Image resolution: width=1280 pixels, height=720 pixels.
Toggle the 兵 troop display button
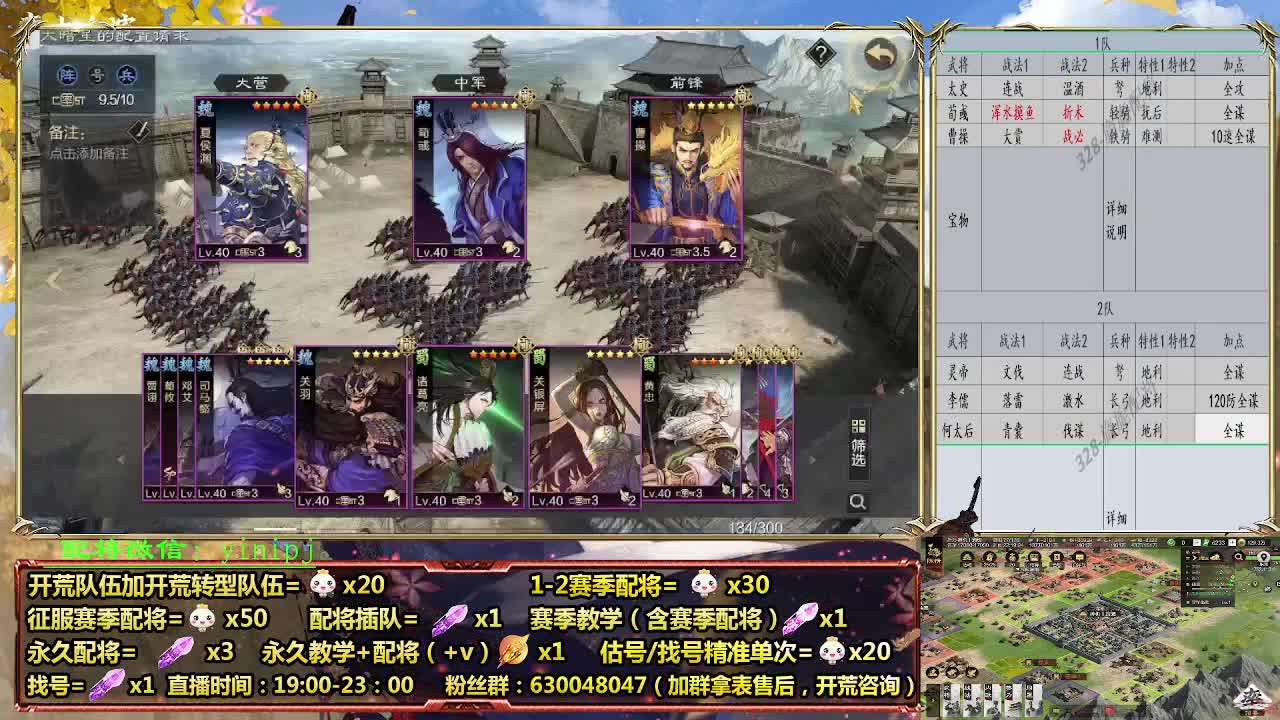point(125,76)
